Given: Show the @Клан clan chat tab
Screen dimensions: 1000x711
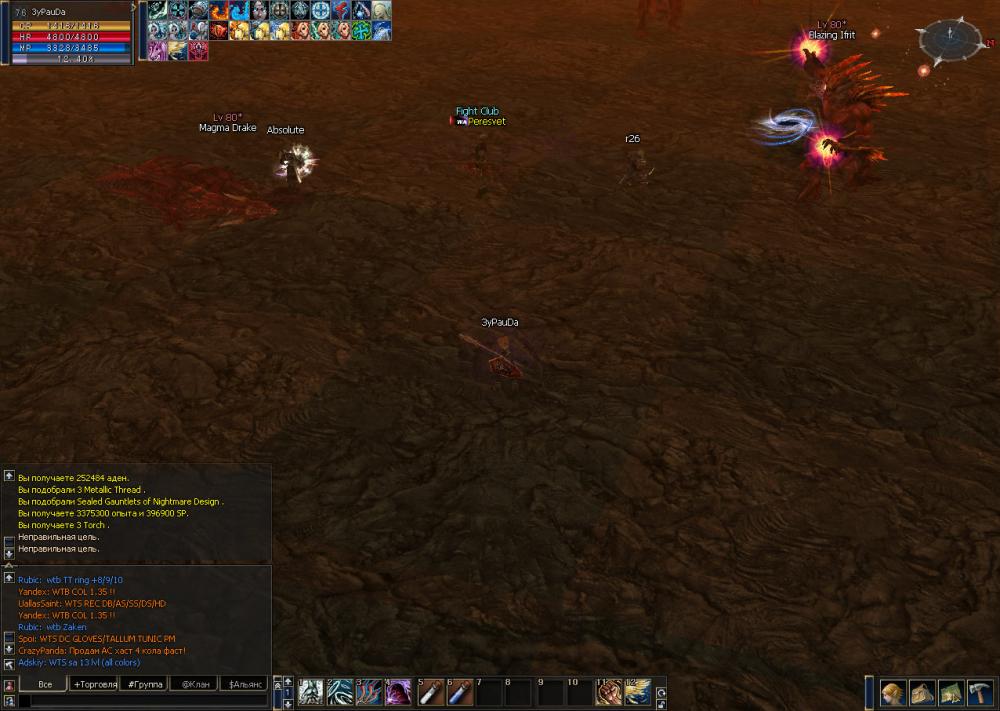Looking at the screenshot, I should 194,684.
